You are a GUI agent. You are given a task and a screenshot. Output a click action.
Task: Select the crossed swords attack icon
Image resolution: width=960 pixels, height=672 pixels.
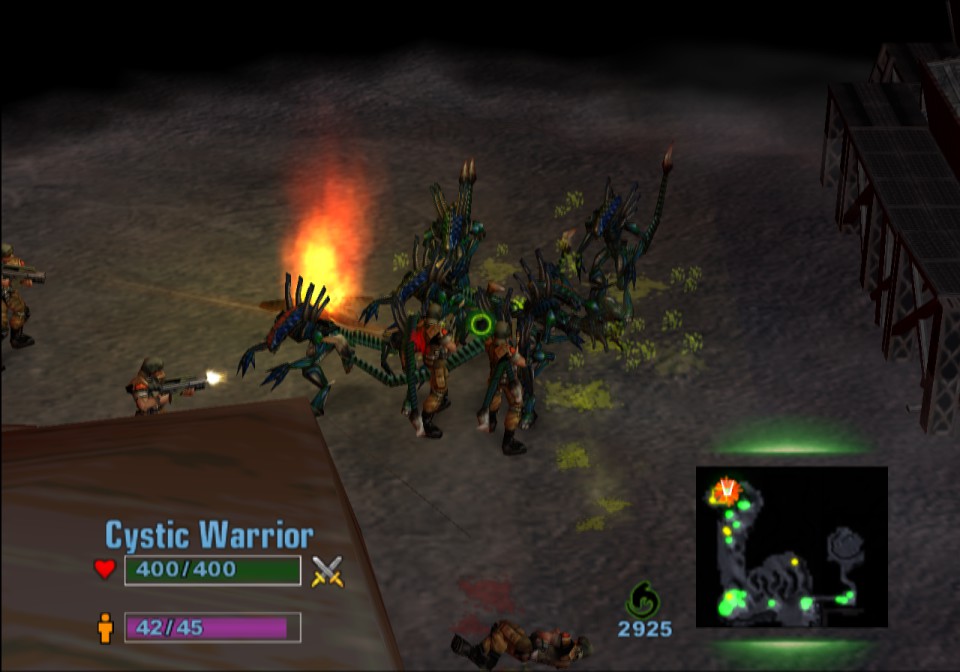tap(327, 571)
